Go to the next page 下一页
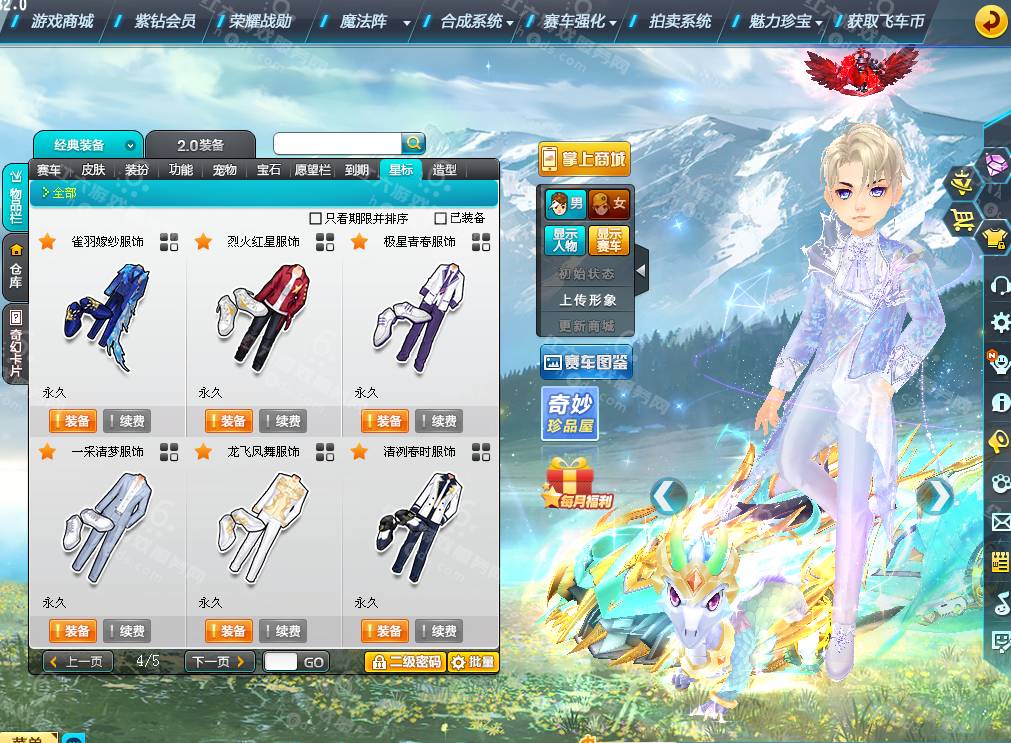1011x743 pixels. [217, 662]
